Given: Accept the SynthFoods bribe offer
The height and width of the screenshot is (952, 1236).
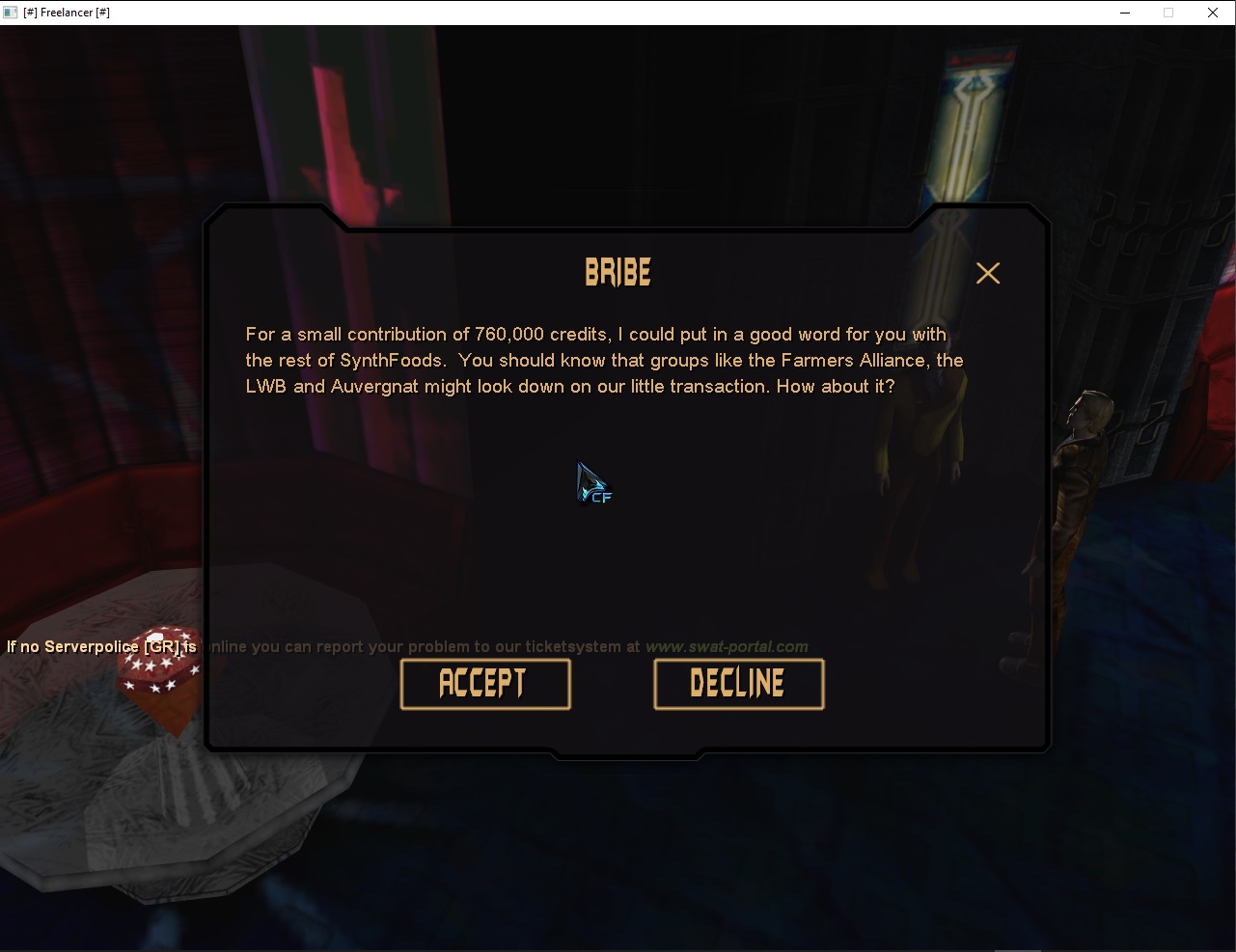Looking at the screenshot, I should 485,684.
